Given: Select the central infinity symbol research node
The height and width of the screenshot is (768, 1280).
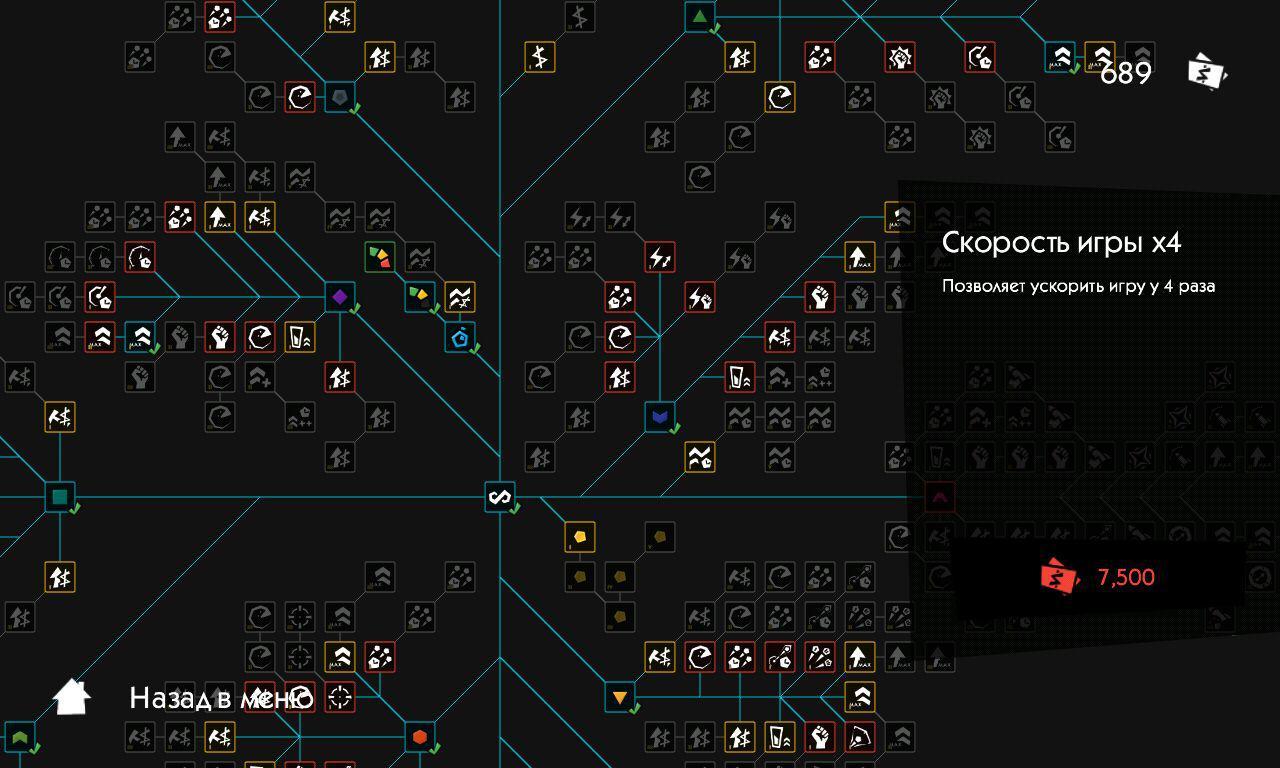Looking at the screenshot, I should click(500, 496).
